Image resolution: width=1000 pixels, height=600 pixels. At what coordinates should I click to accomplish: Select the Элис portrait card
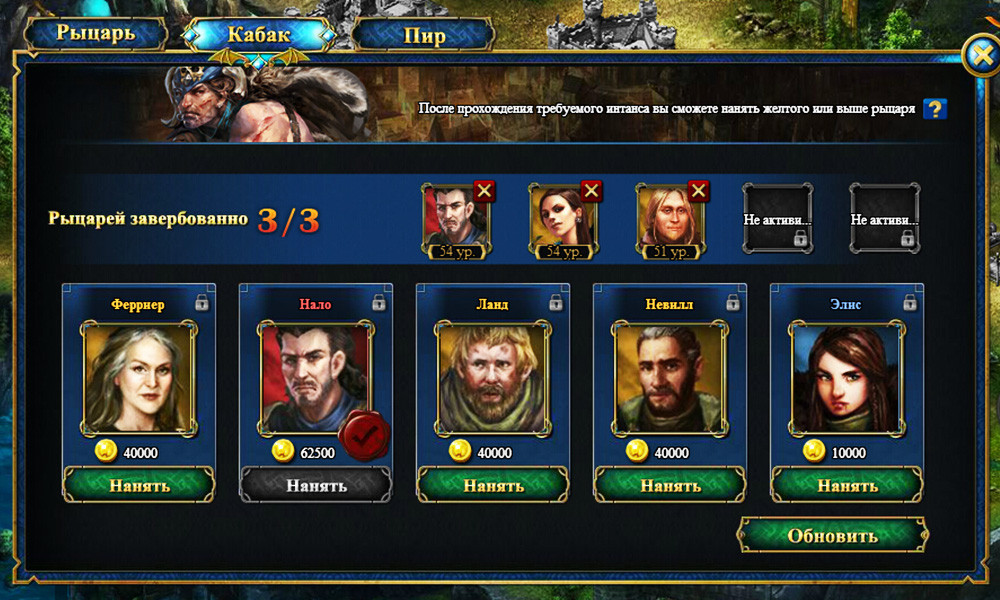[847, 377]
